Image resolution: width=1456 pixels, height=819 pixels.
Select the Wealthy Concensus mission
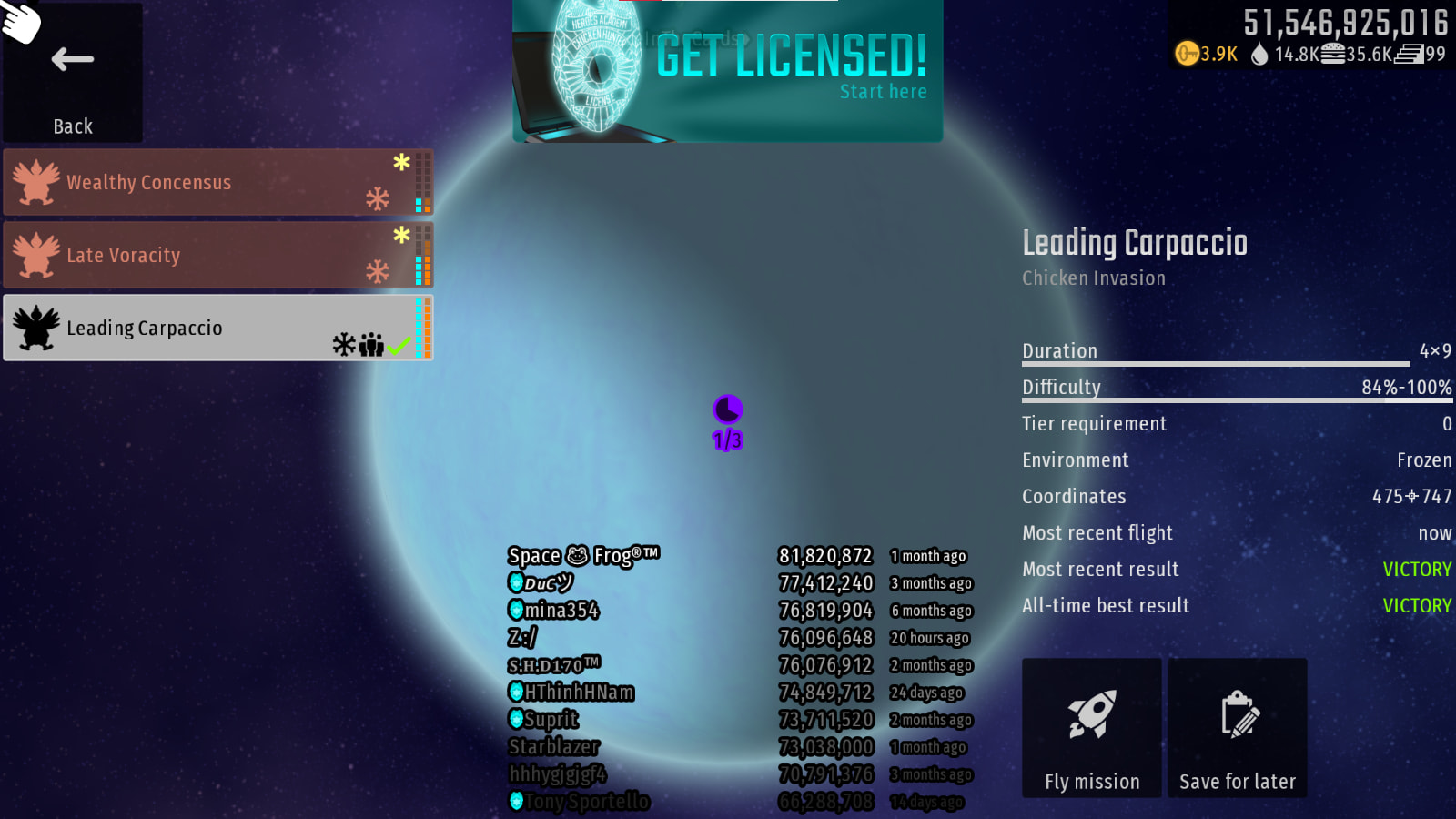217,183
